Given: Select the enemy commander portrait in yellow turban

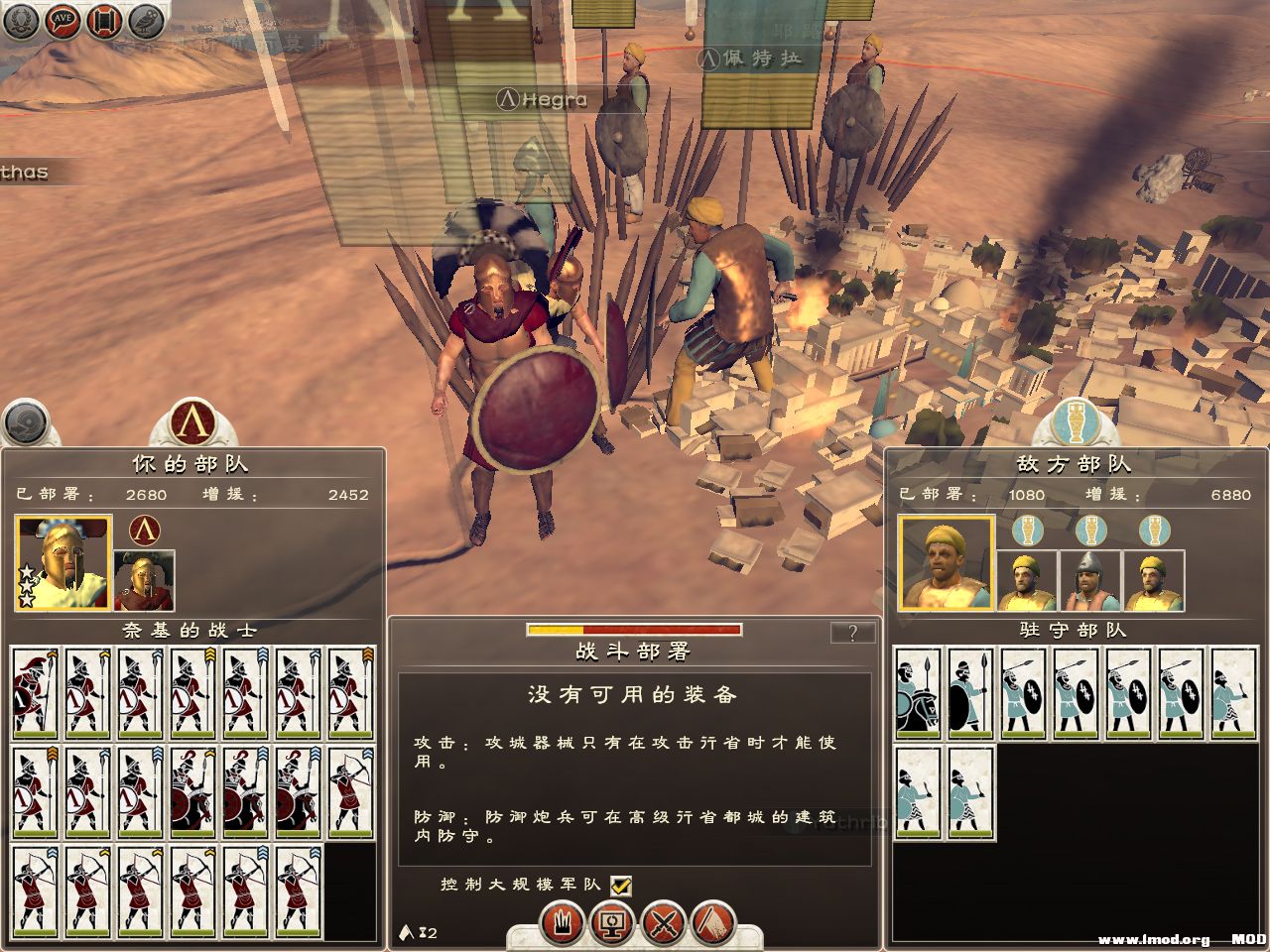Looking at the screenshot, I should pyautogui.click(x=946, y=562).
